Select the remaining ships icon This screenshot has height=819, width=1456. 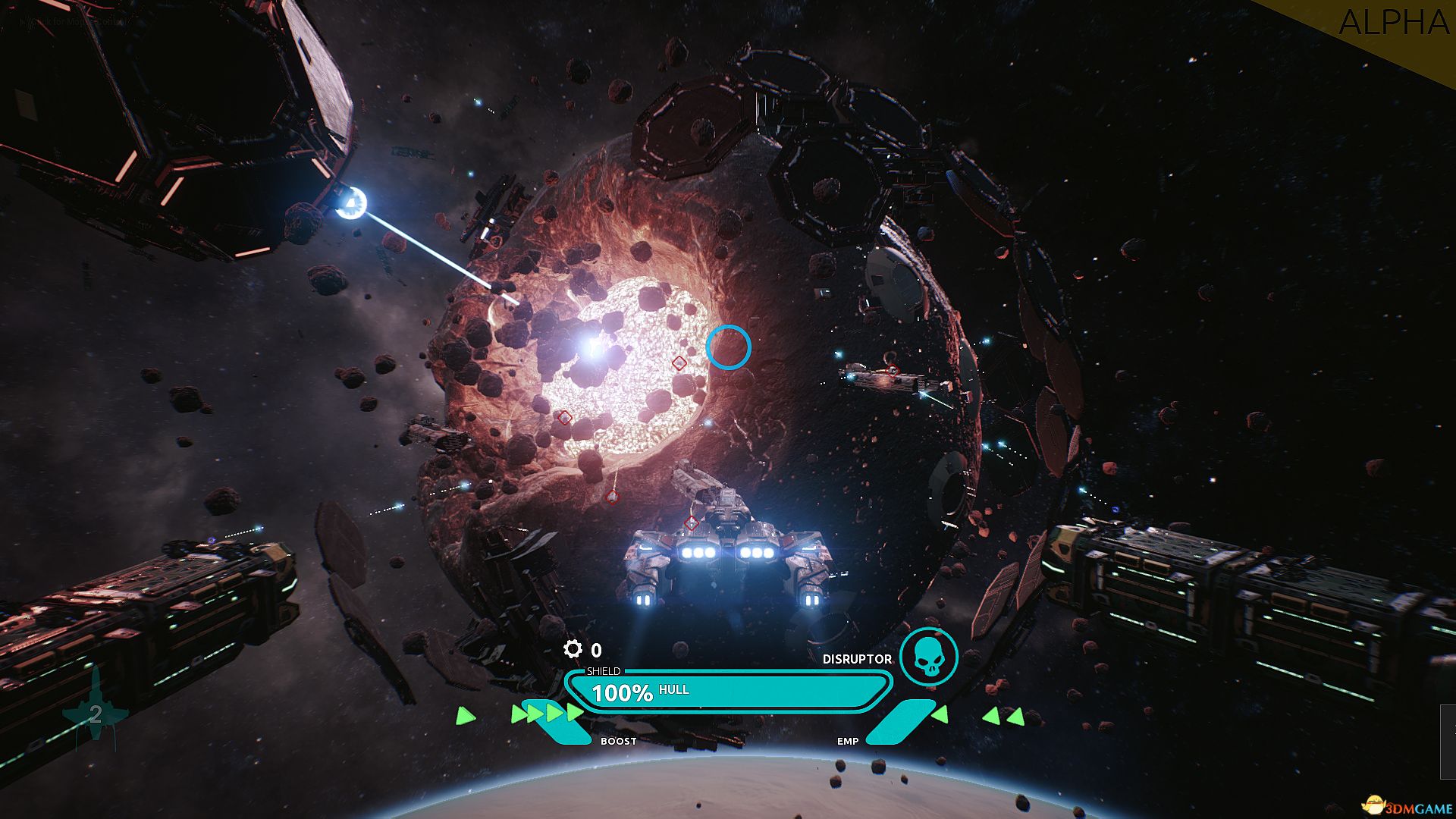coord(96,711)
